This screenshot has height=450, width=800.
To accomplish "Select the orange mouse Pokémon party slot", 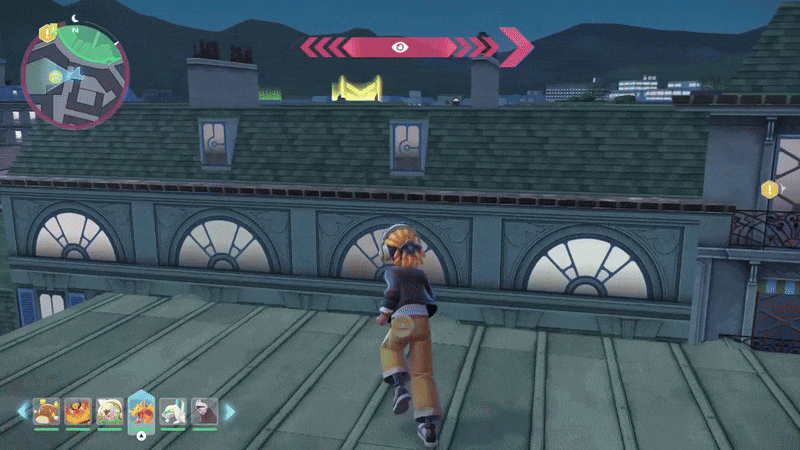I will pyautogui.click(x=47, y=412).
